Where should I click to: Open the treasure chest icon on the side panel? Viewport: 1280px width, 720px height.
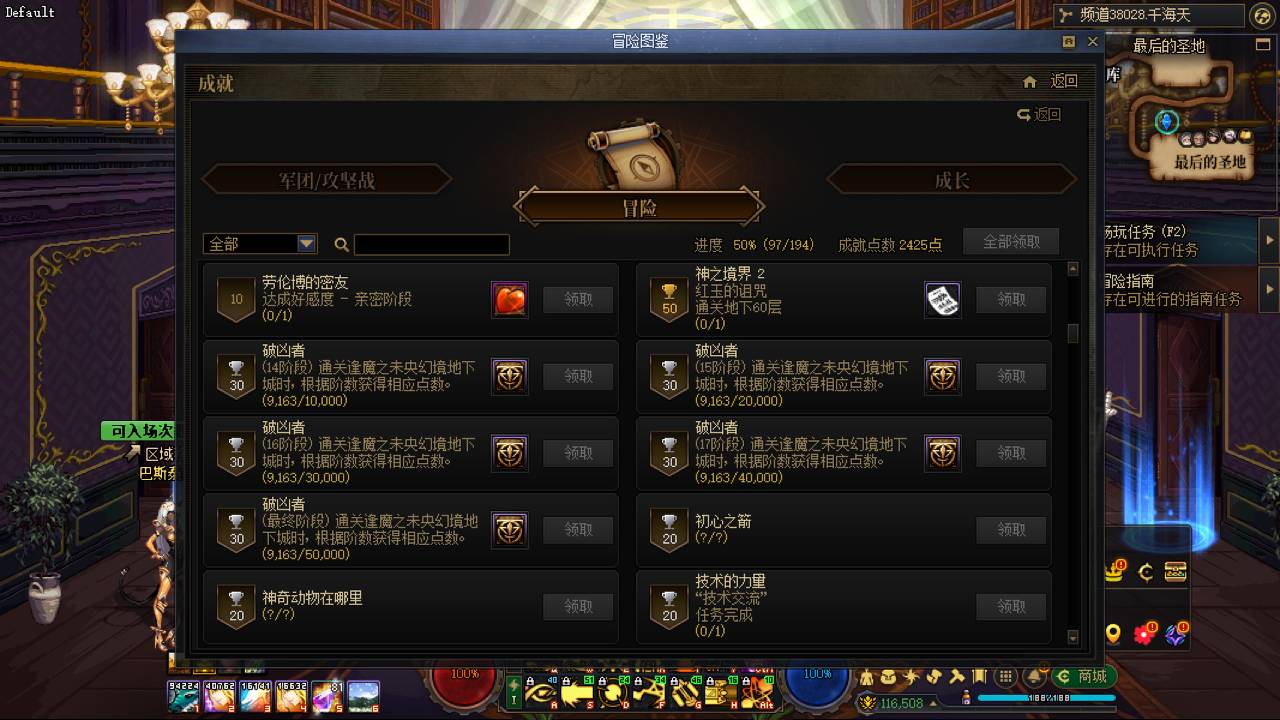[1175, 570]
